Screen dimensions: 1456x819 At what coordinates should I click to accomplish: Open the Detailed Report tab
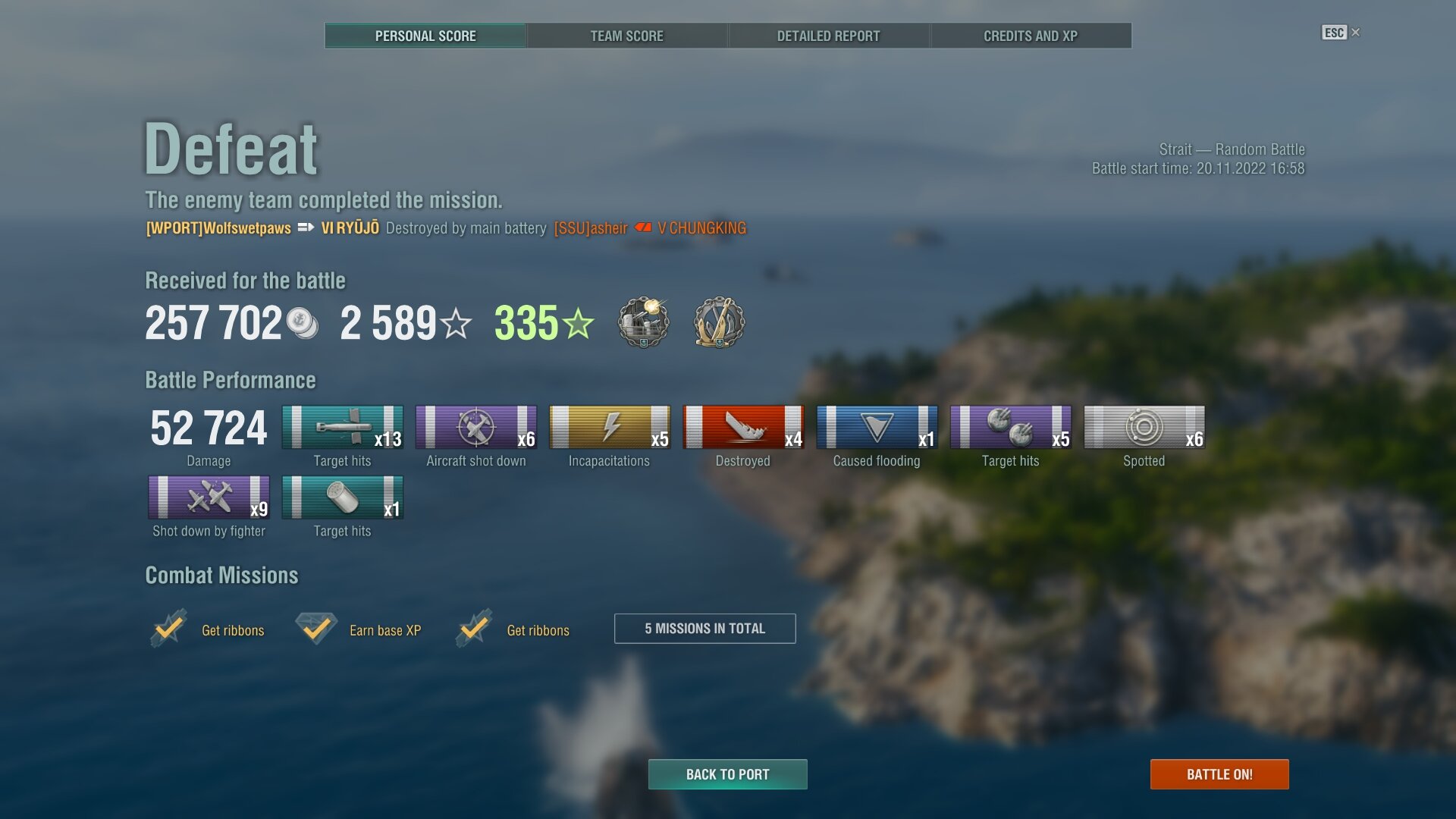pos(828,36)
